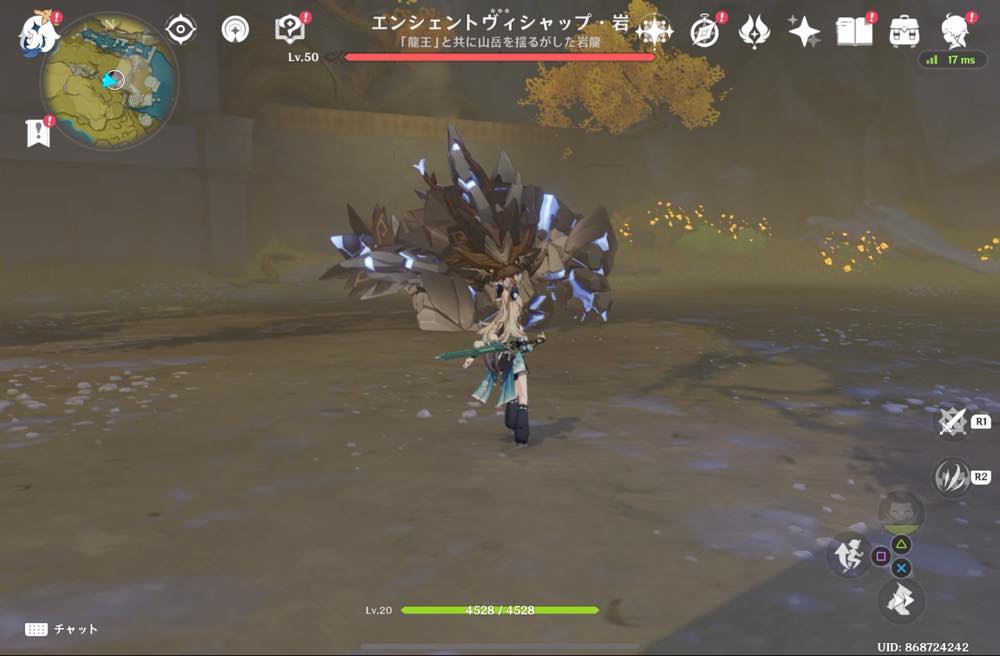Activate the crossed-sword skill icon
The image size is (1000, 656).
coord(953,423)
